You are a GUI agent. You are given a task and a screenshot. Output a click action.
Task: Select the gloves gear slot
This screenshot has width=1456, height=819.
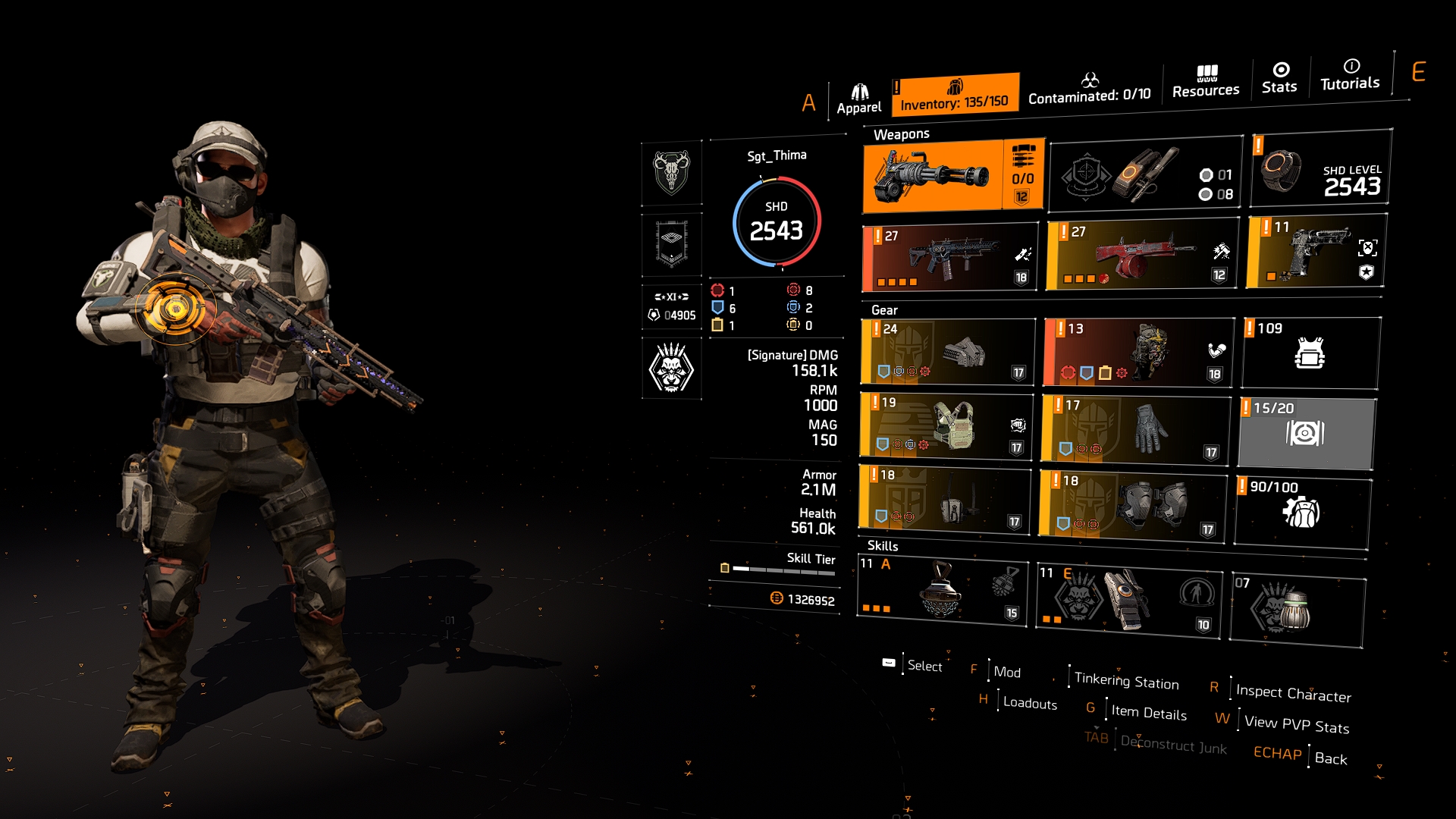[1134, 428]
